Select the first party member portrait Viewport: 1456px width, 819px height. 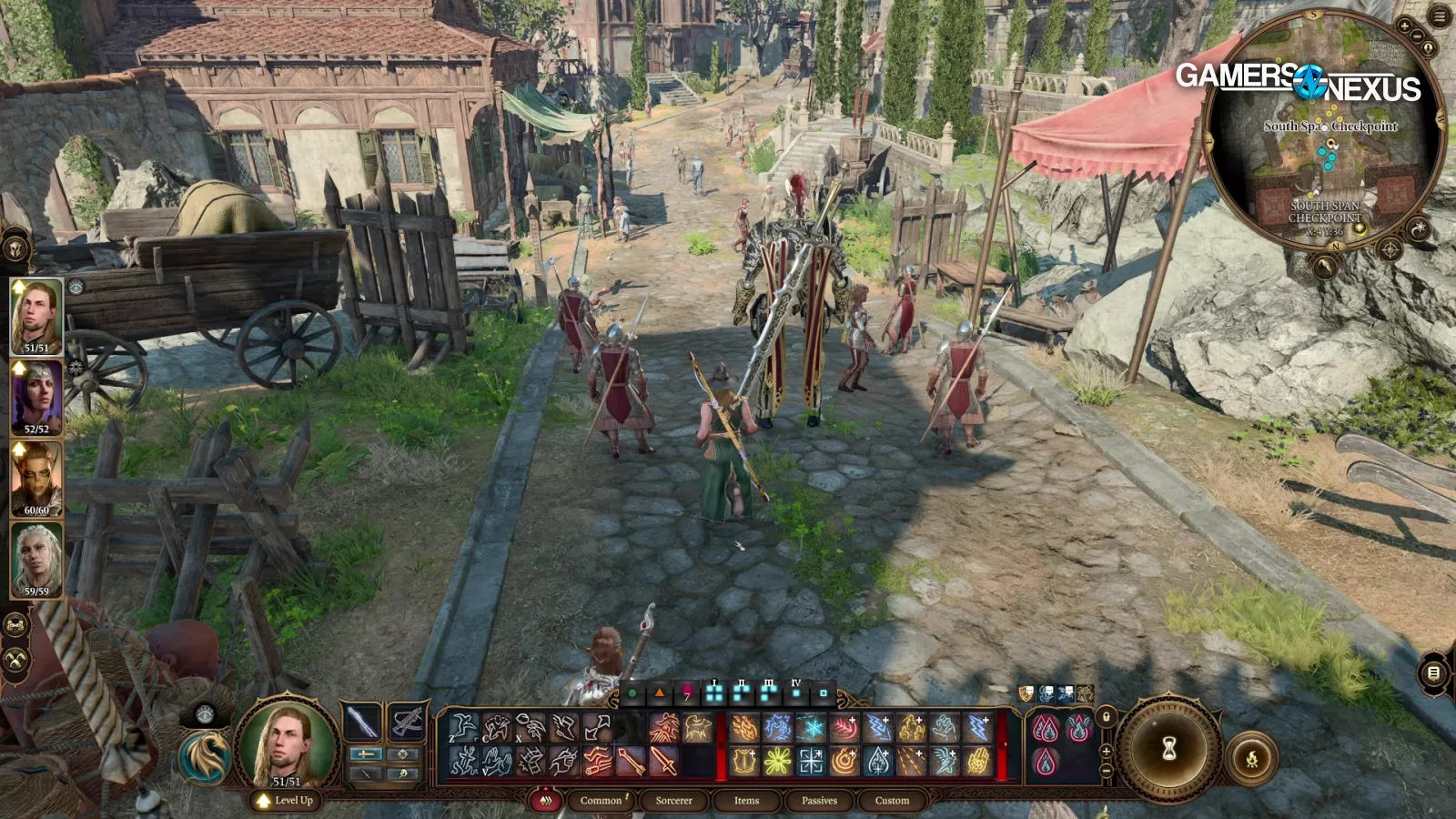(36, 316)
